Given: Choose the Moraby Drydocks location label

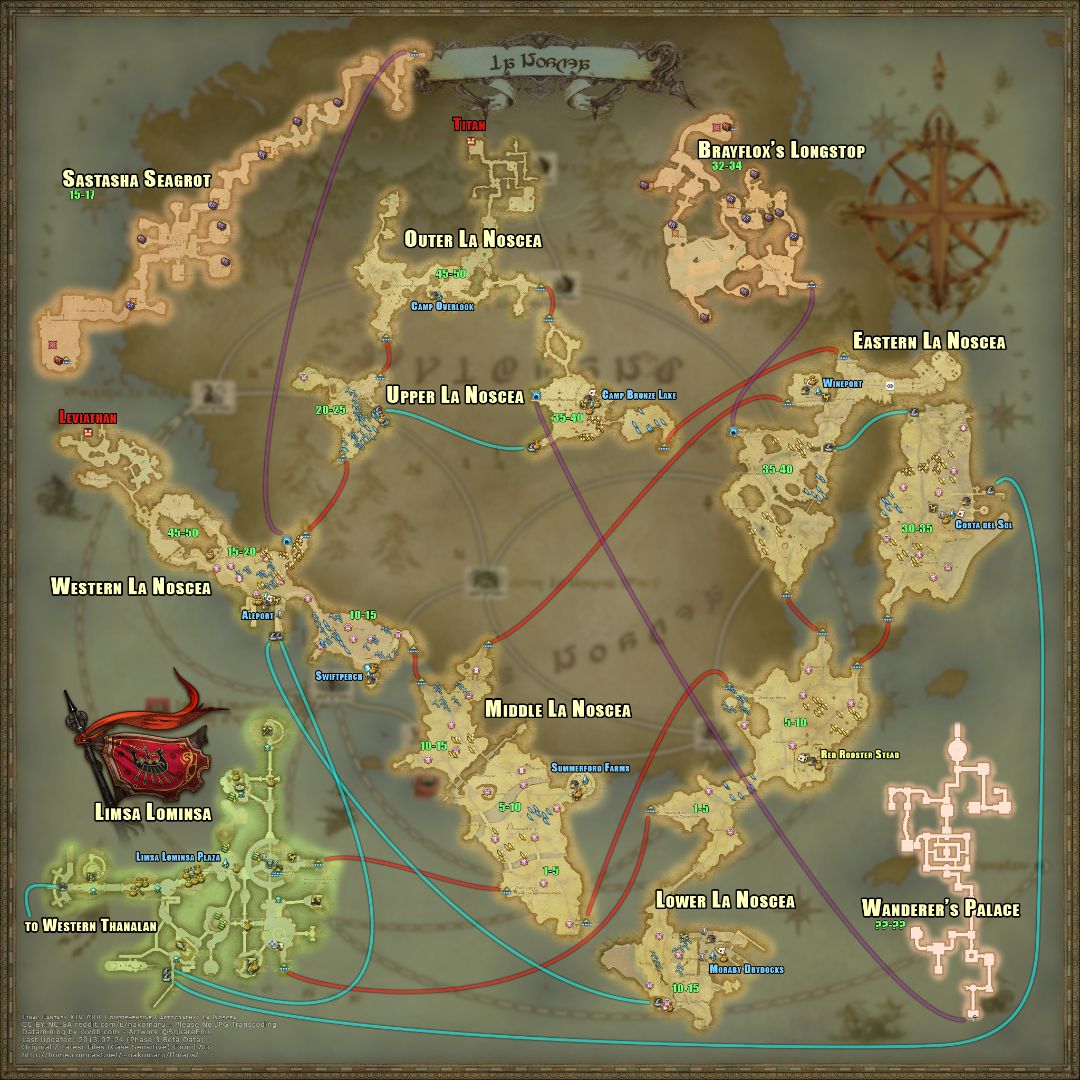Looking at the screenshot, I should pos(746,969).
